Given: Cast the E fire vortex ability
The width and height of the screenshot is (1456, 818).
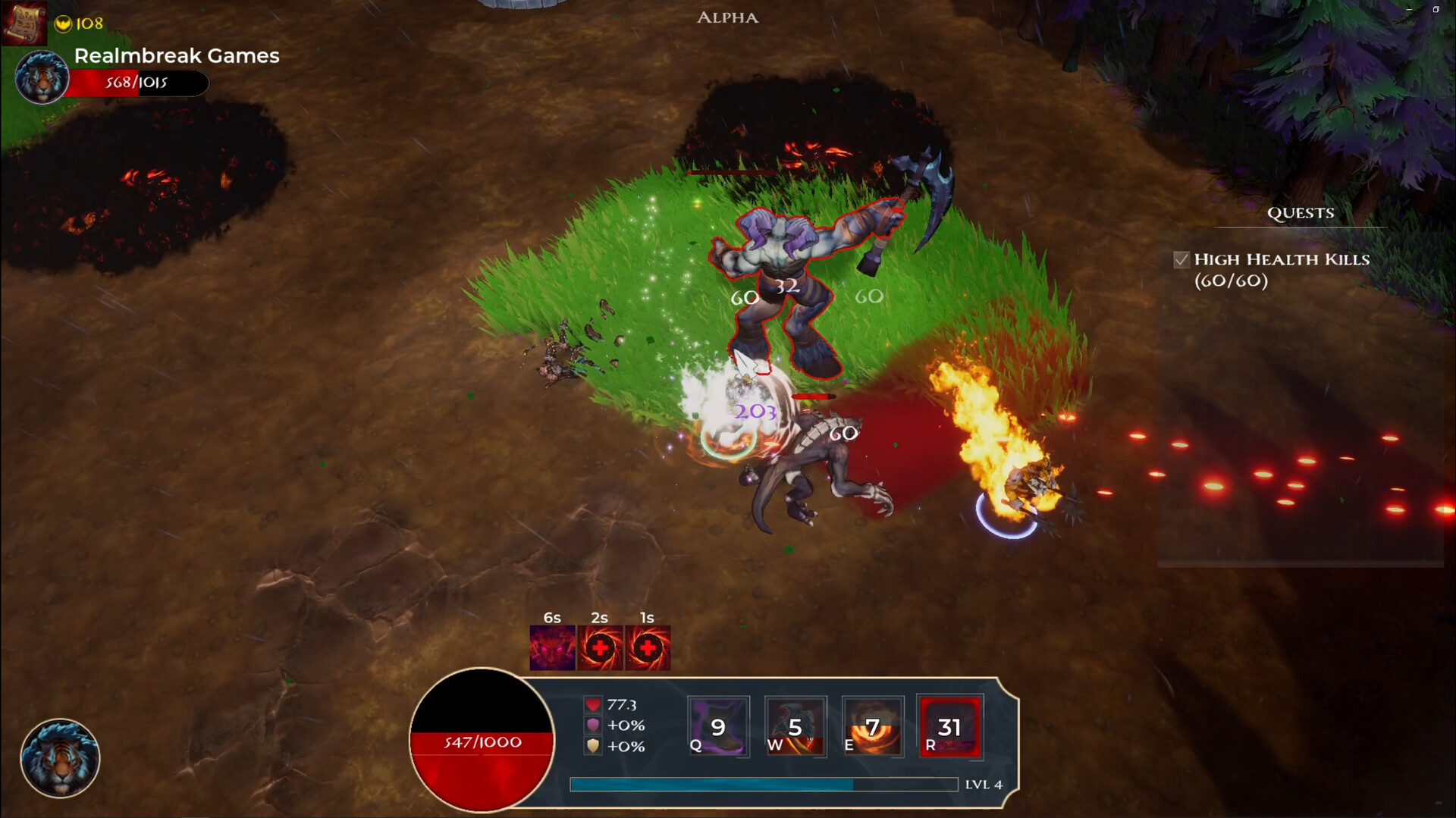Looking at the screenshot, I should (x=873, y=726).
